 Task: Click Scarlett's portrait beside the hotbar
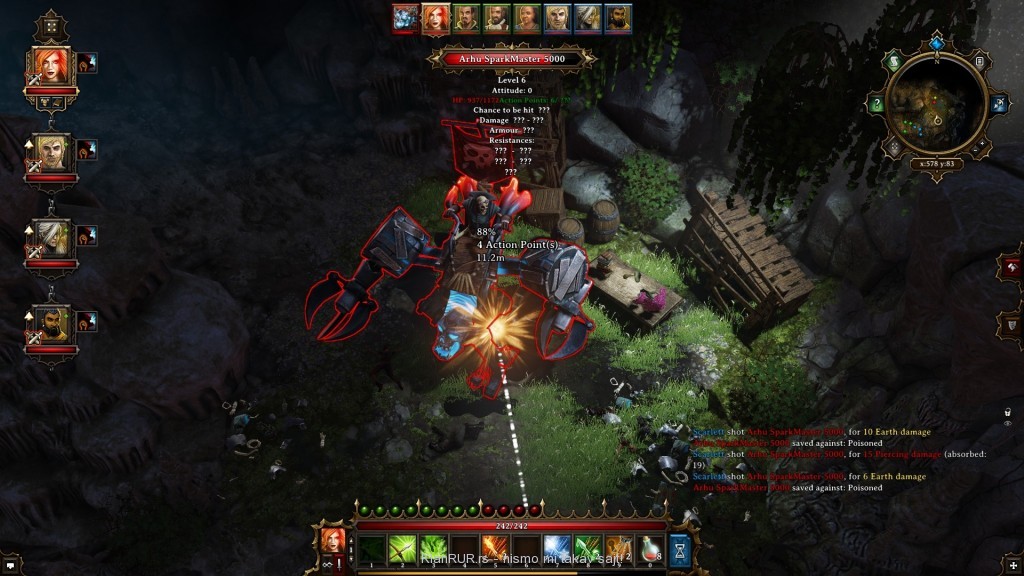pyautogui.click(x=332, y=541)
